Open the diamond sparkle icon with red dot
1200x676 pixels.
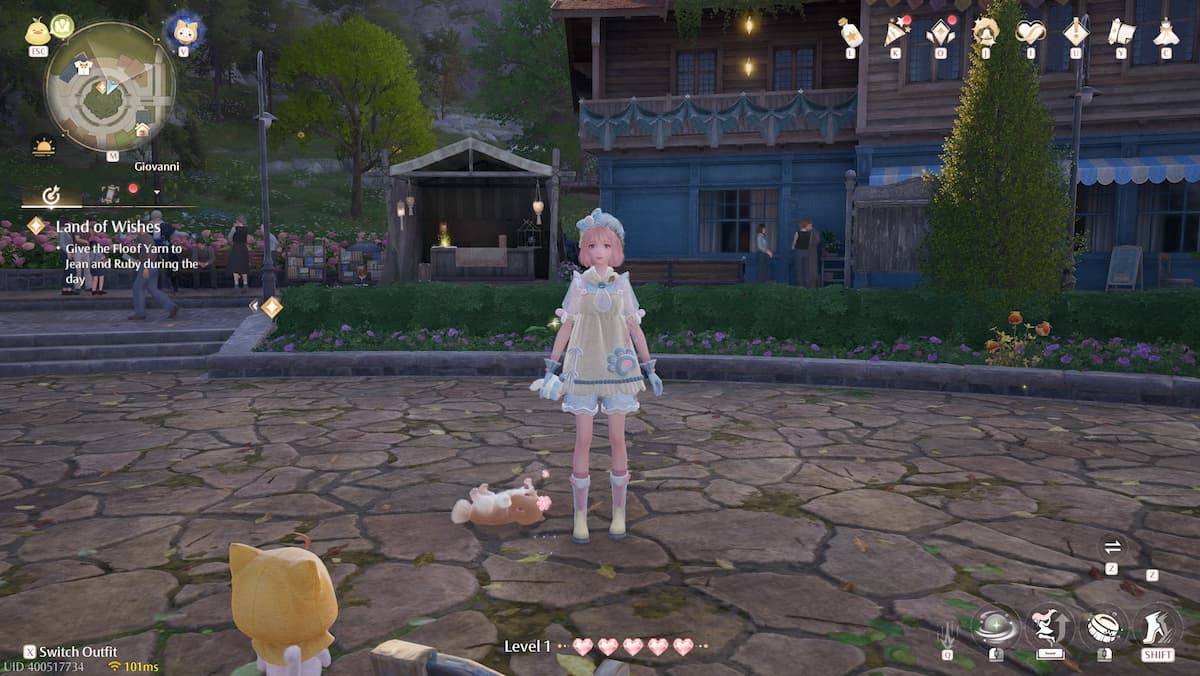[x=940, y=34]
